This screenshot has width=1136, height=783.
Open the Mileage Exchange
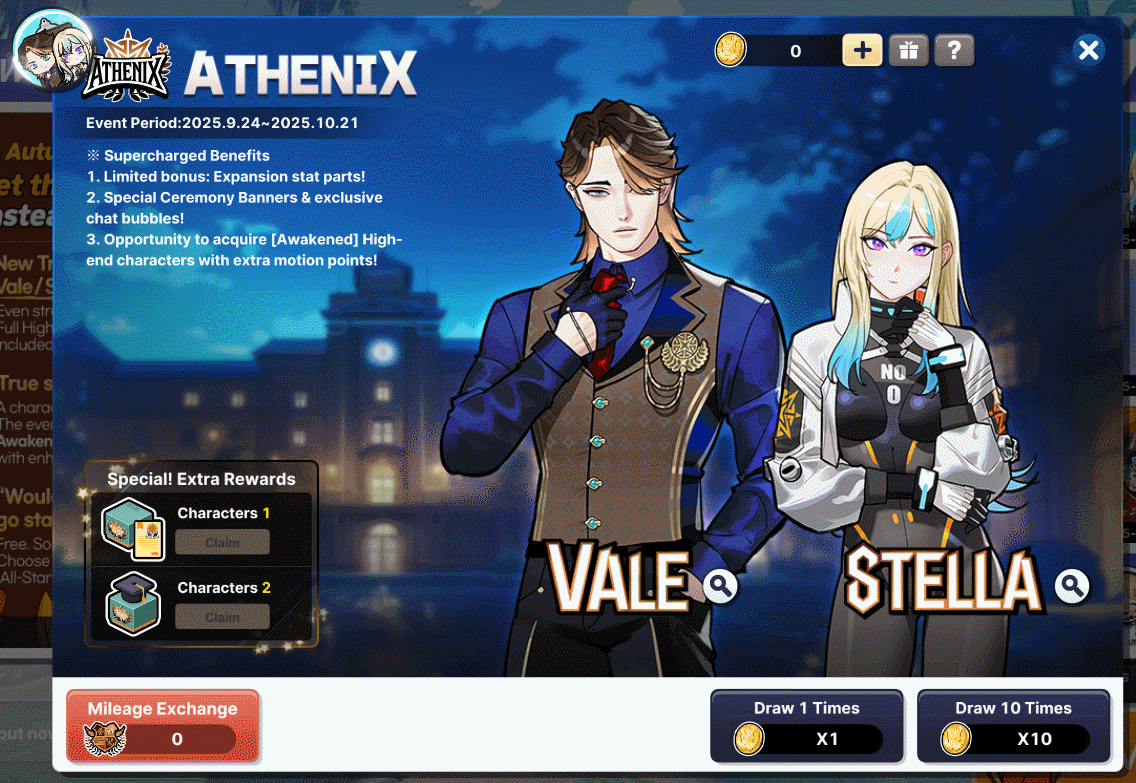[x=163, y=725]
